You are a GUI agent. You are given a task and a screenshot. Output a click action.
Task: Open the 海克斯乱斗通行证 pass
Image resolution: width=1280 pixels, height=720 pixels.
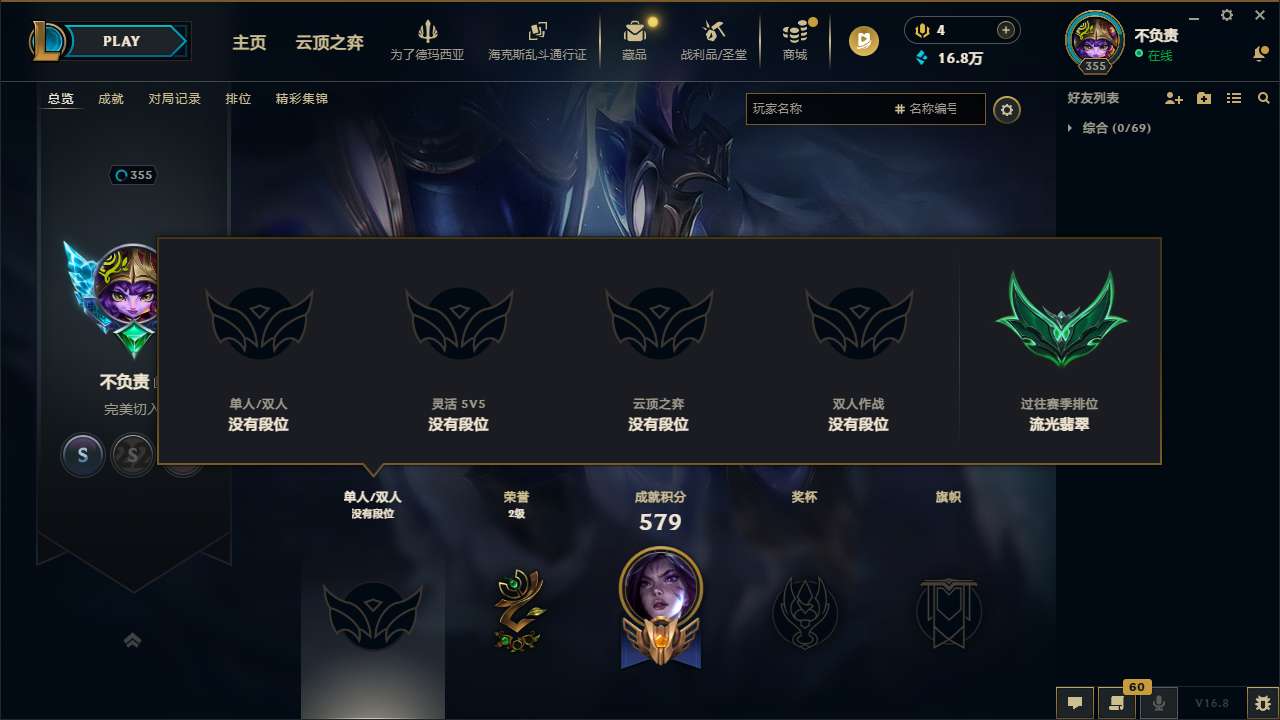tap(537, 40)
